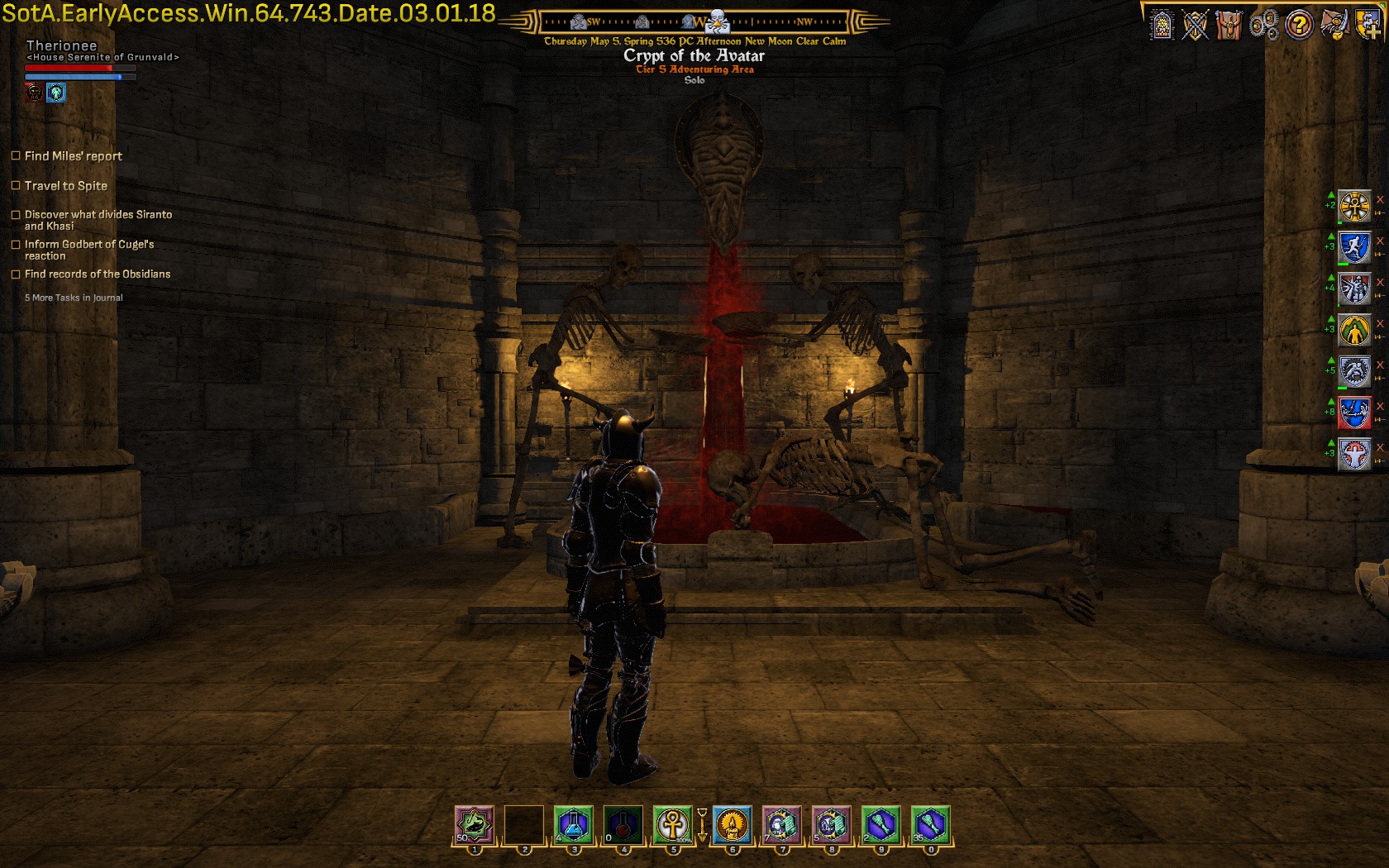Select the Find records of the Obsidians task
Image resolution: width=1389 pixels, height=868 pixels.
[98, 274]
